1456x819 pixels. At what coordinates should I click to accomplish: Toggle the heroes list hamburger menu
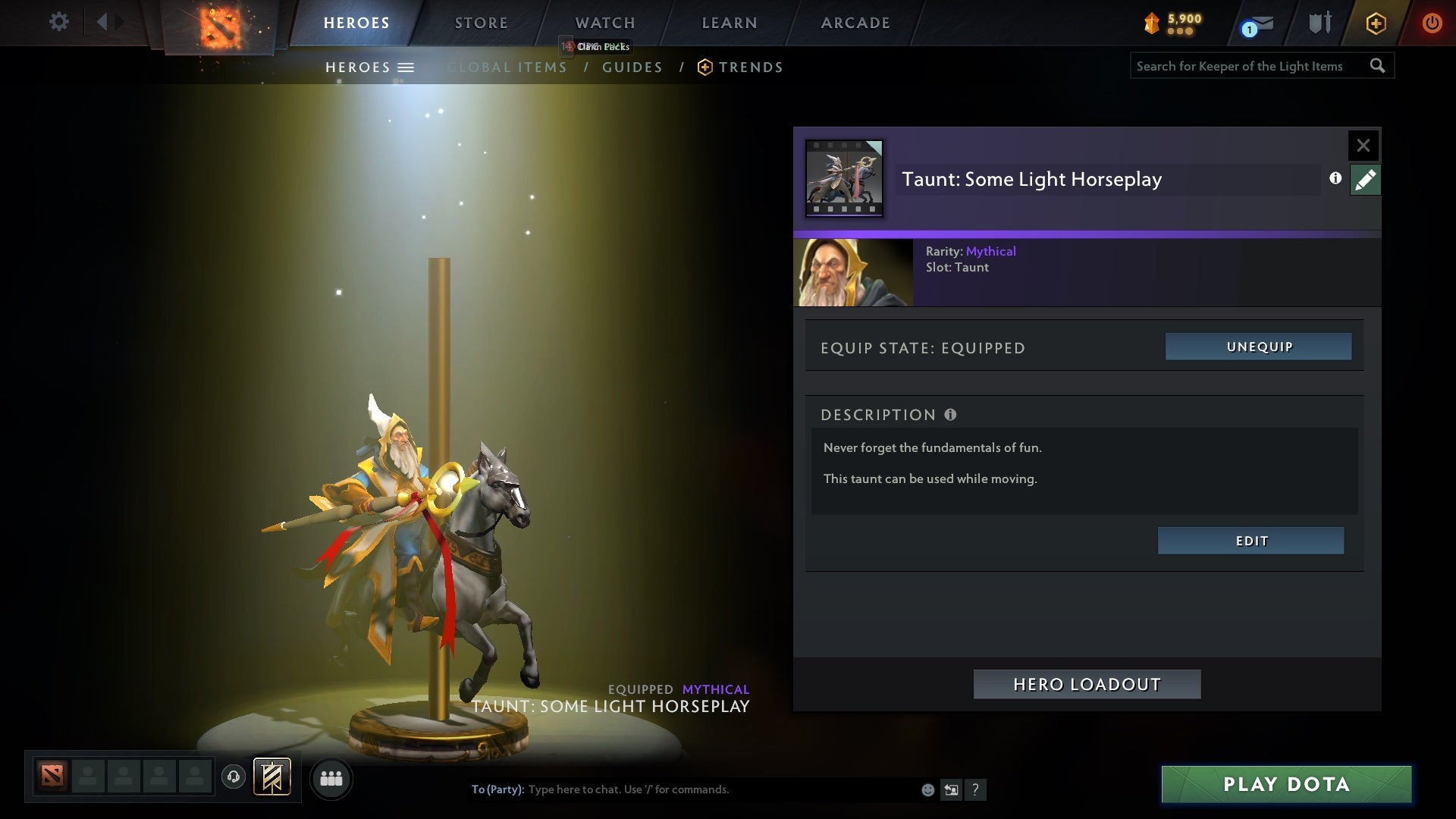(x=406, y=67)
